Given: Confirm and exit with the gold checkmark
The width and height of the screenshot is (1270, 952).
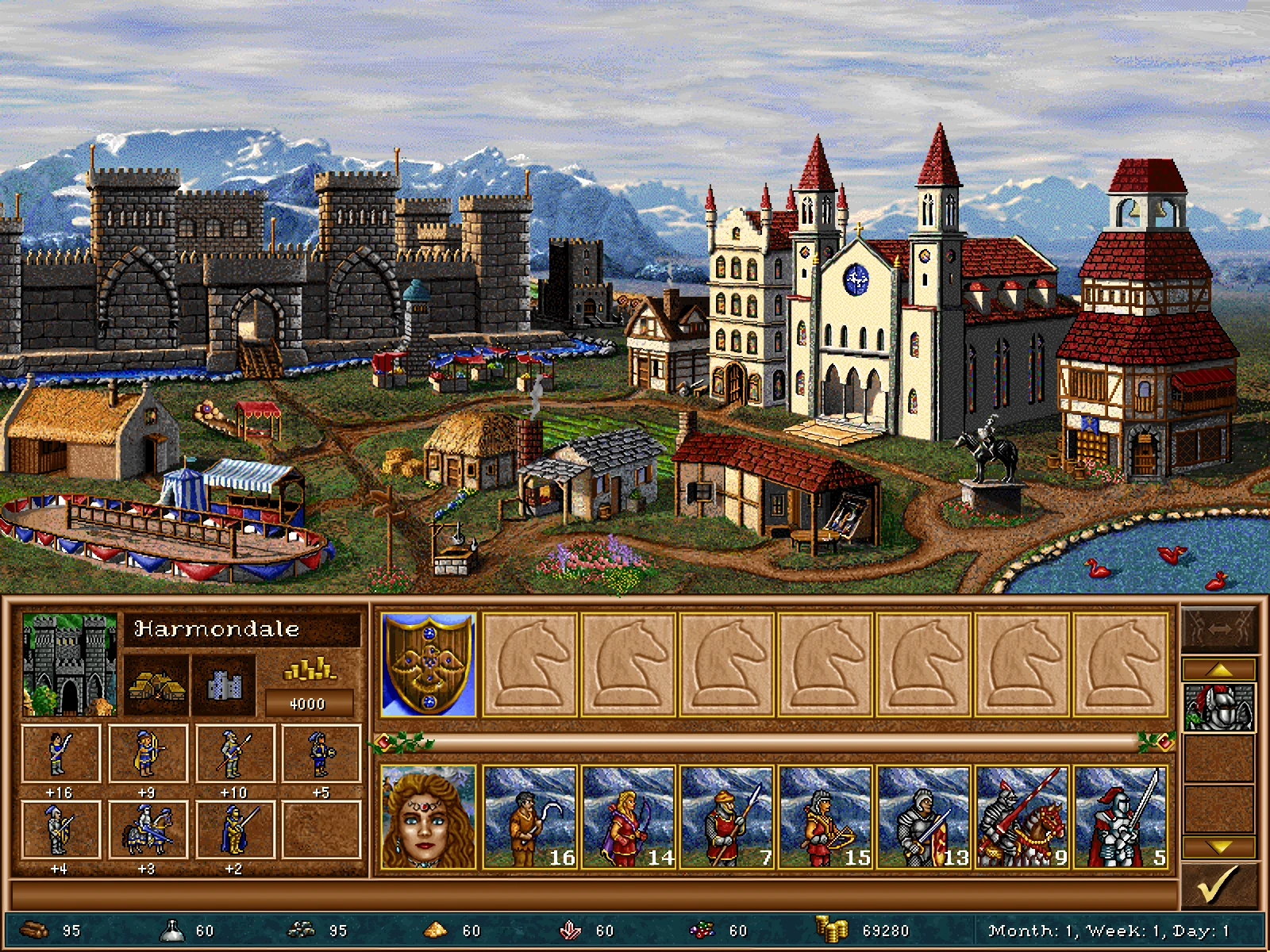Looking at the screenshot, I should pyautogui.click(x=1218, y=885).
